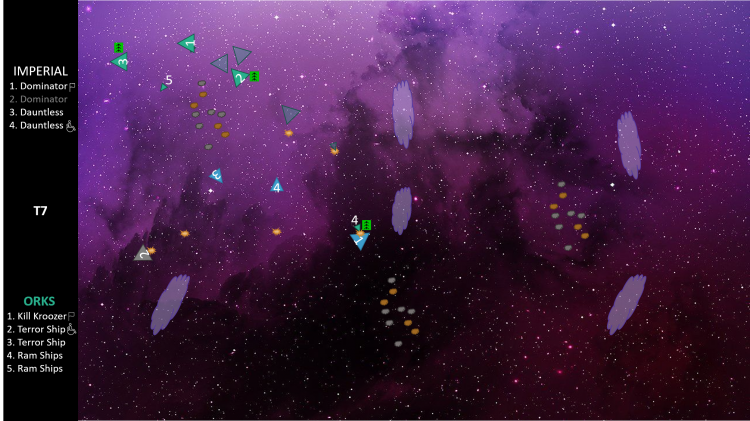Select the green Ork ship token numbered 2
750x421 pixels.
click(238, 77)
